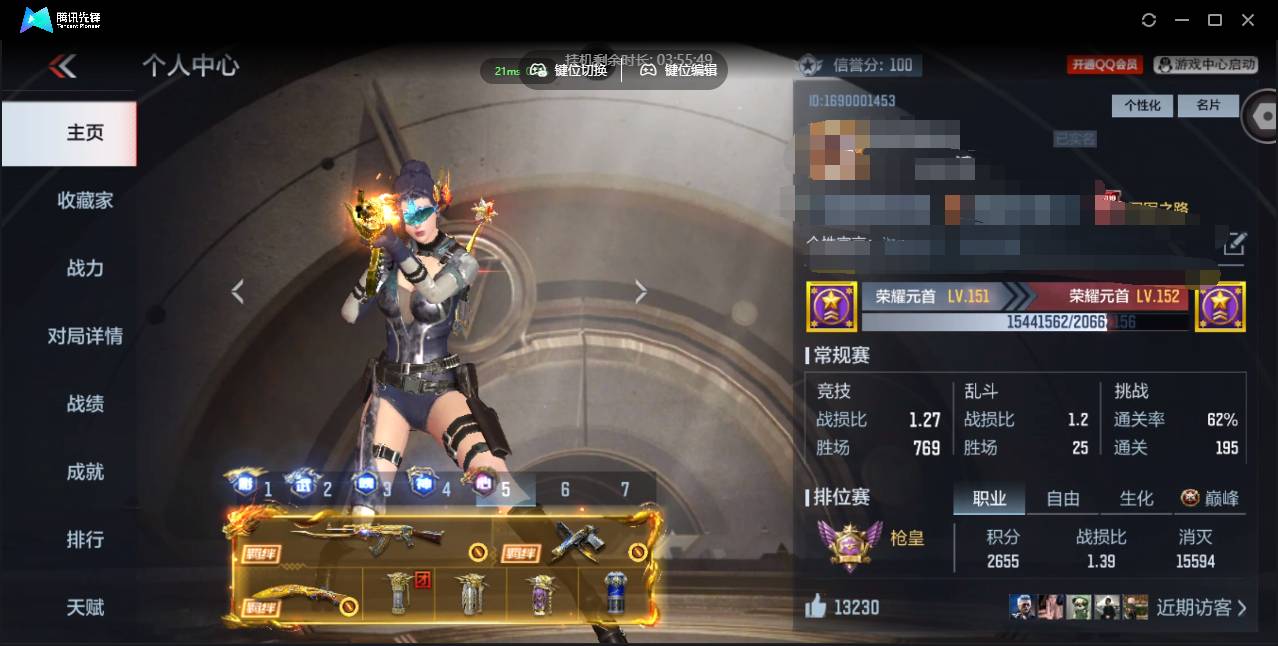Screen dimensions: 1278x646
Task: View 近期访客 recent visitors
Action: tap(1200, 607)
